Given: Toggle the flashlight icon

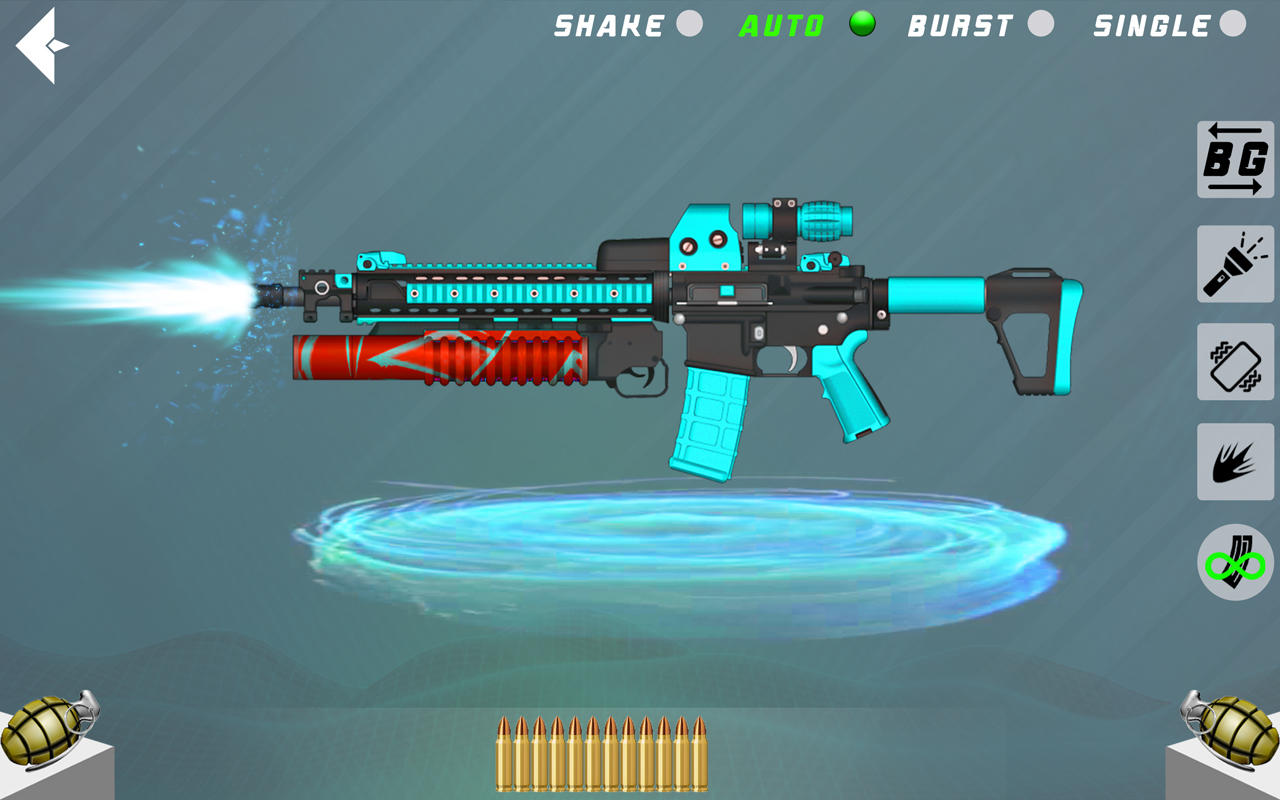Looking at the screenshot, I should pyautogui.click(x=1235, y=262).
